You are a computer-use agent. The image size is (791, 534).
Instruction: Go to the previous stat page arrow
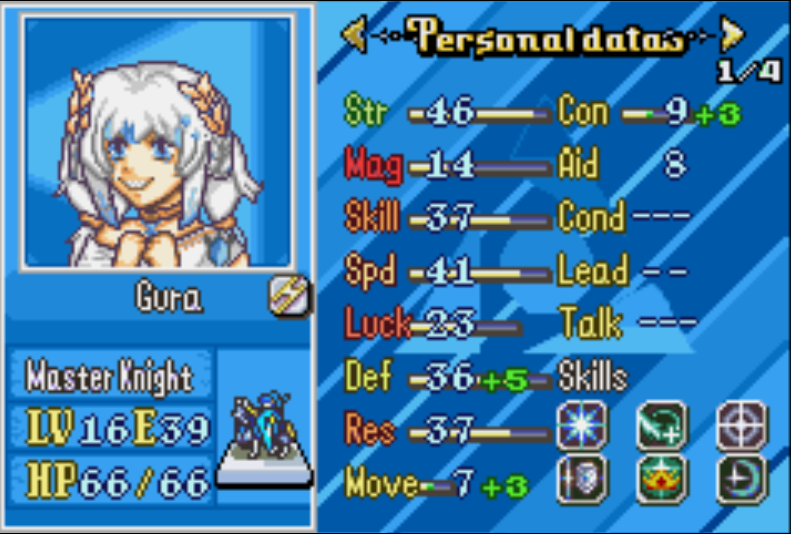coord(355,36)
